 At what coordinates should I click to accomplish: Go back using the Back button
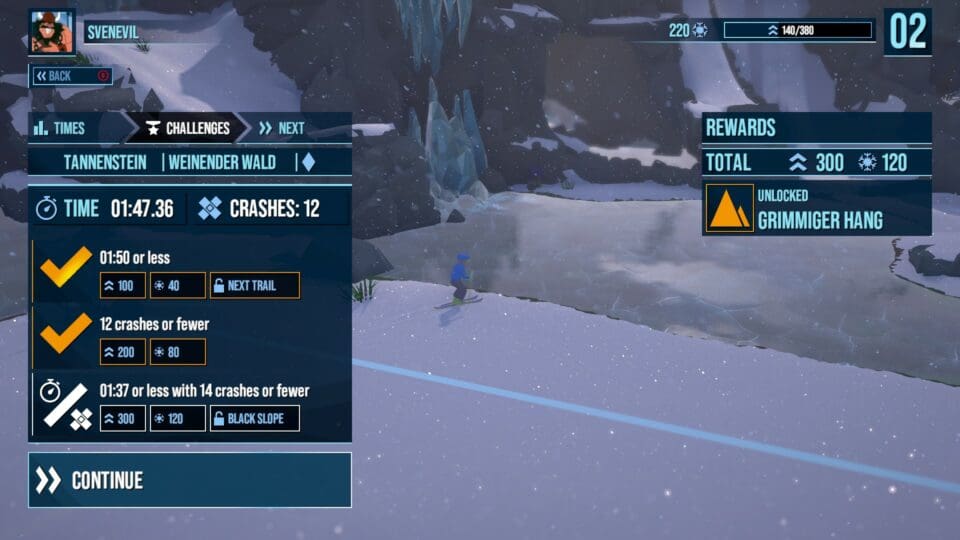[70, 76]
